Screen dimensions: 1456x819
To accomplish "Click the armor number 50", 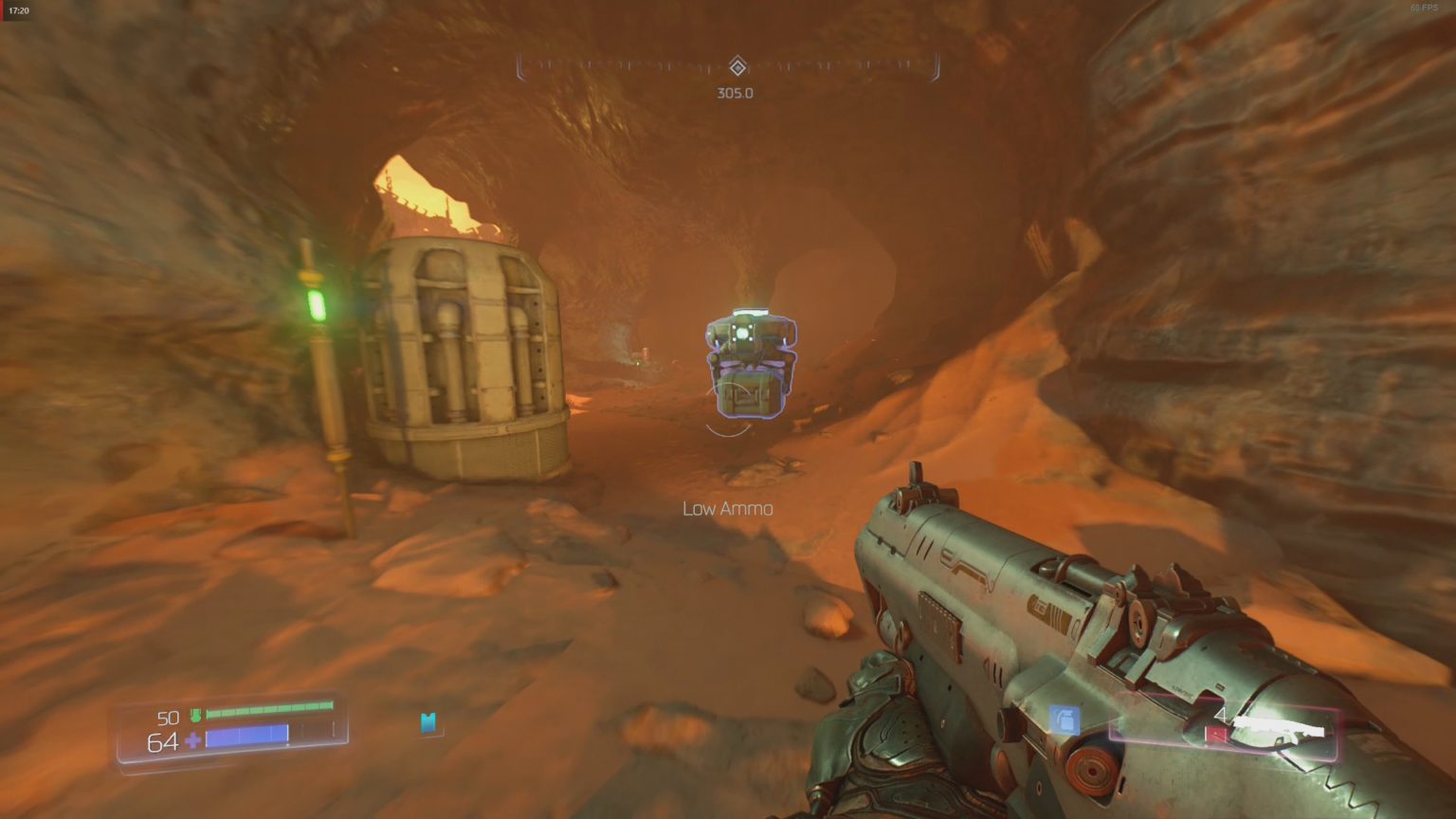I will [x=167, y=718].
